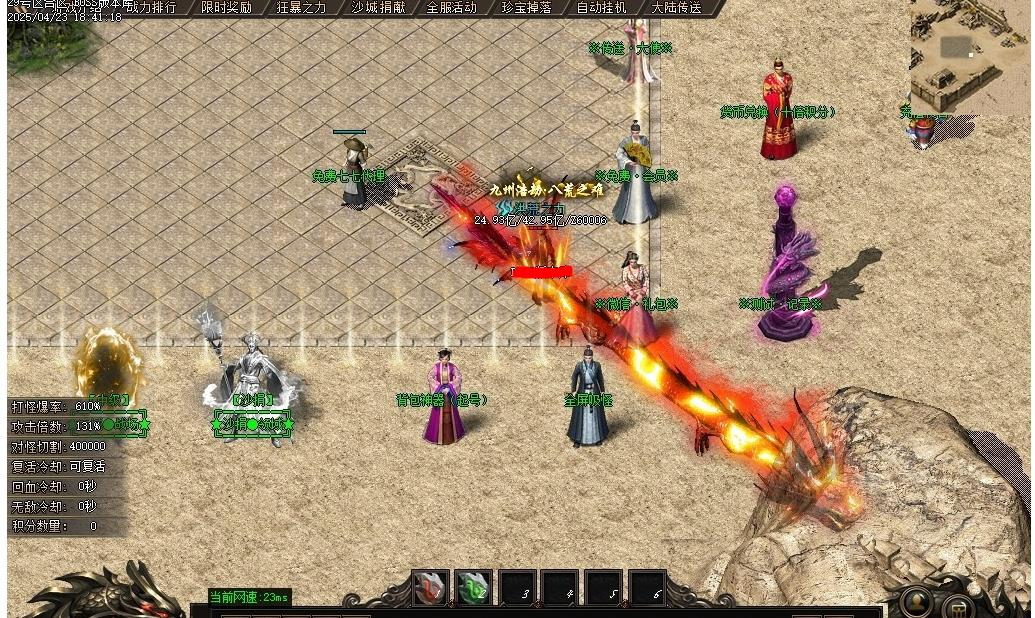Select the 狂暴之力 berserk power menu
Screen dimensions: 1035x618
click(301, 7)
